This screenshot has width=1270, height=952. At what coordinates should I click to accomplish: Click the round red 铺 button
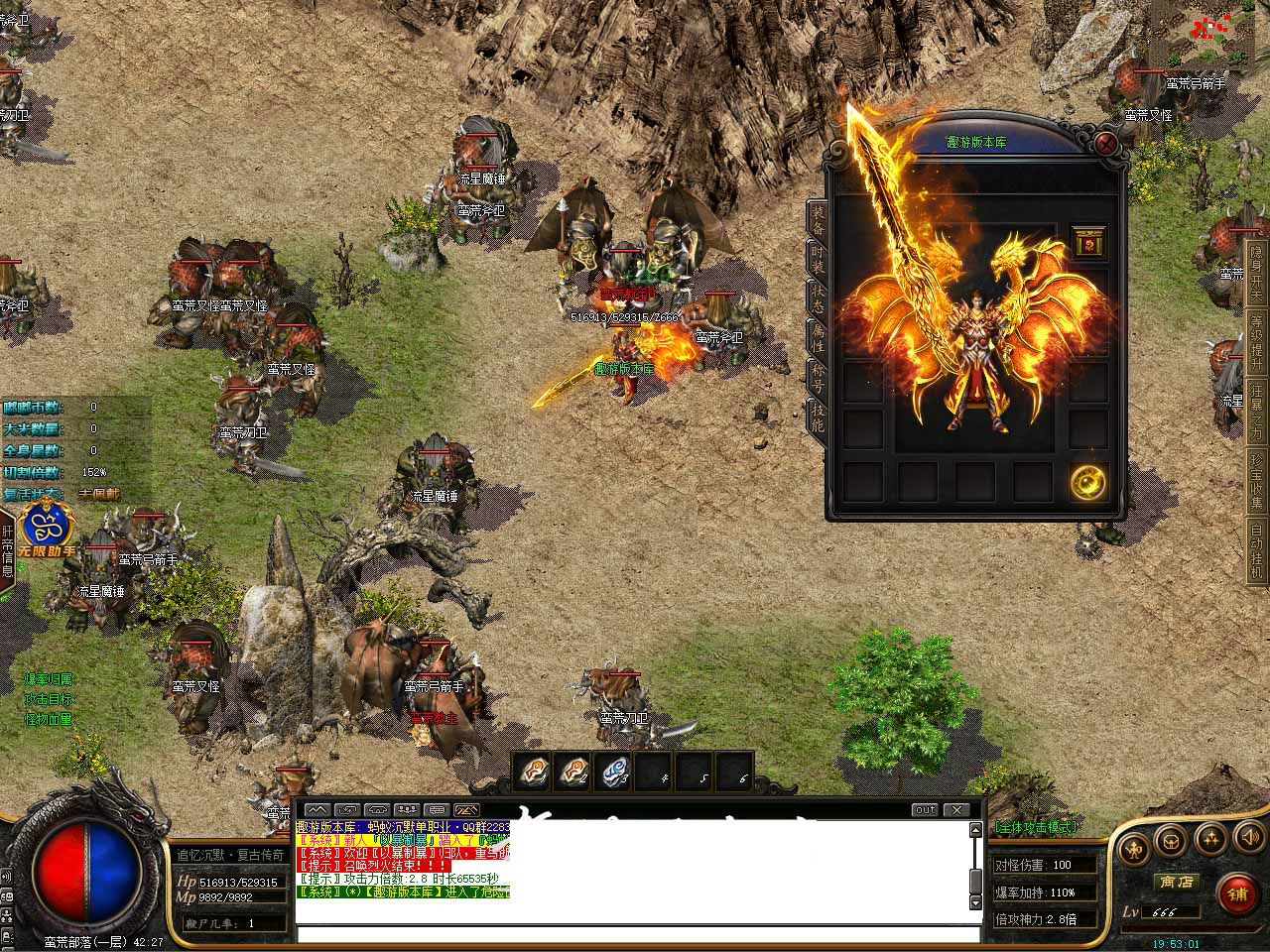pyautogui.click(x=1236, y=892)
